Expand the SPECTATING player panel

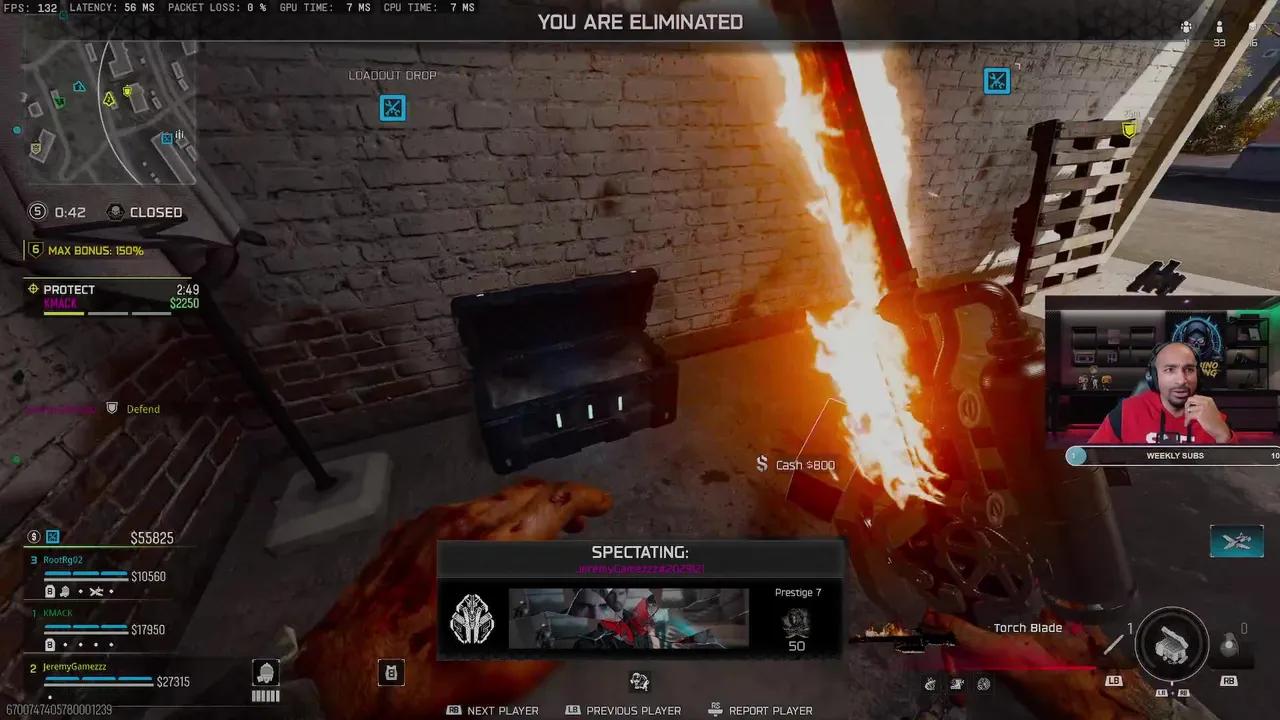point(640,552)
